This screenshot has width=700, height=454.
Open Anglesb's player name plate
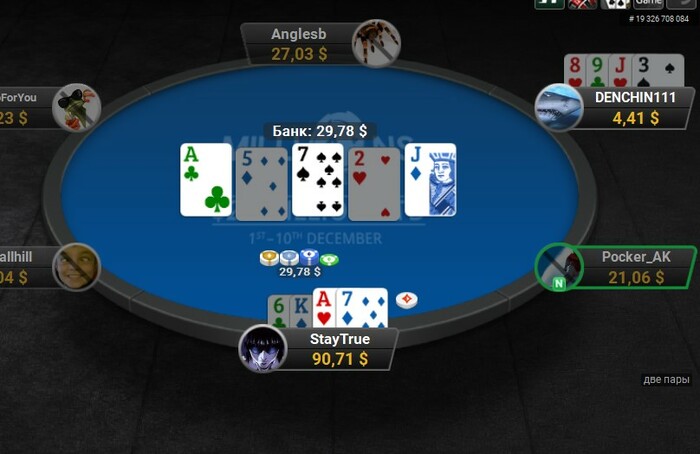[299, 44]
